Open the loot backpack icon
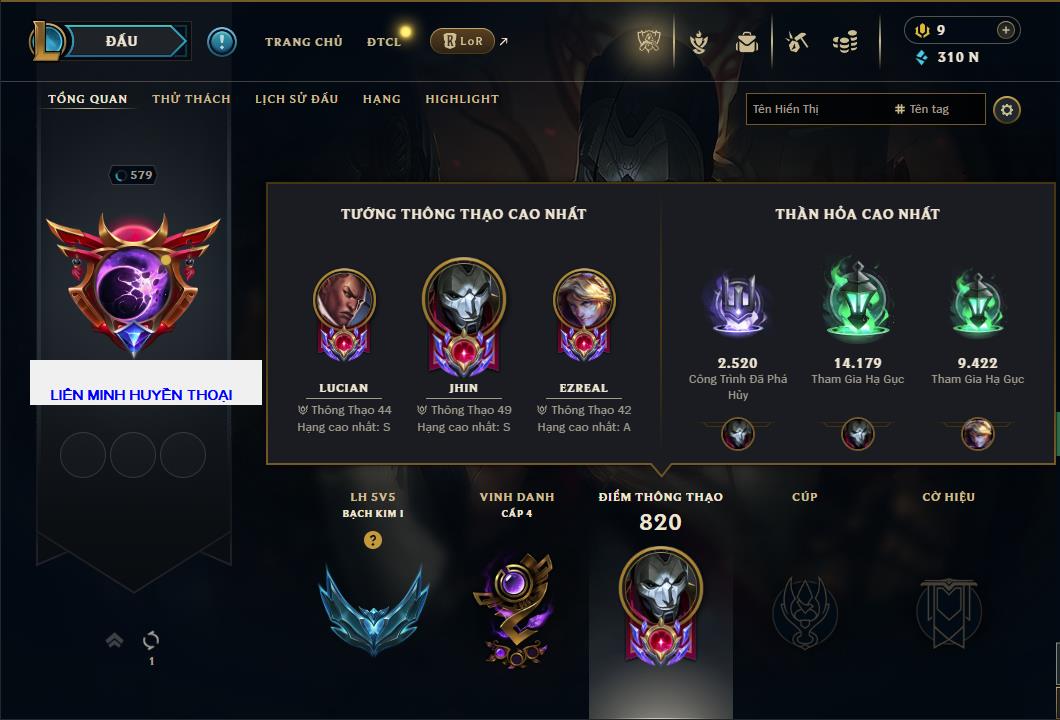1060x720 pixels. tap(746, 42)
